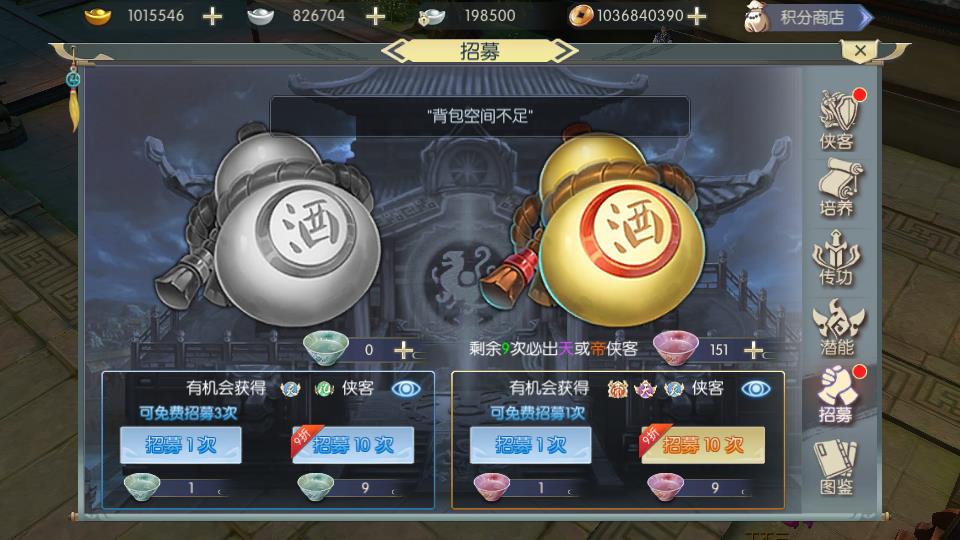Recruit once with the golden wine gourd

pyautogui.click(x=530, y=445)
